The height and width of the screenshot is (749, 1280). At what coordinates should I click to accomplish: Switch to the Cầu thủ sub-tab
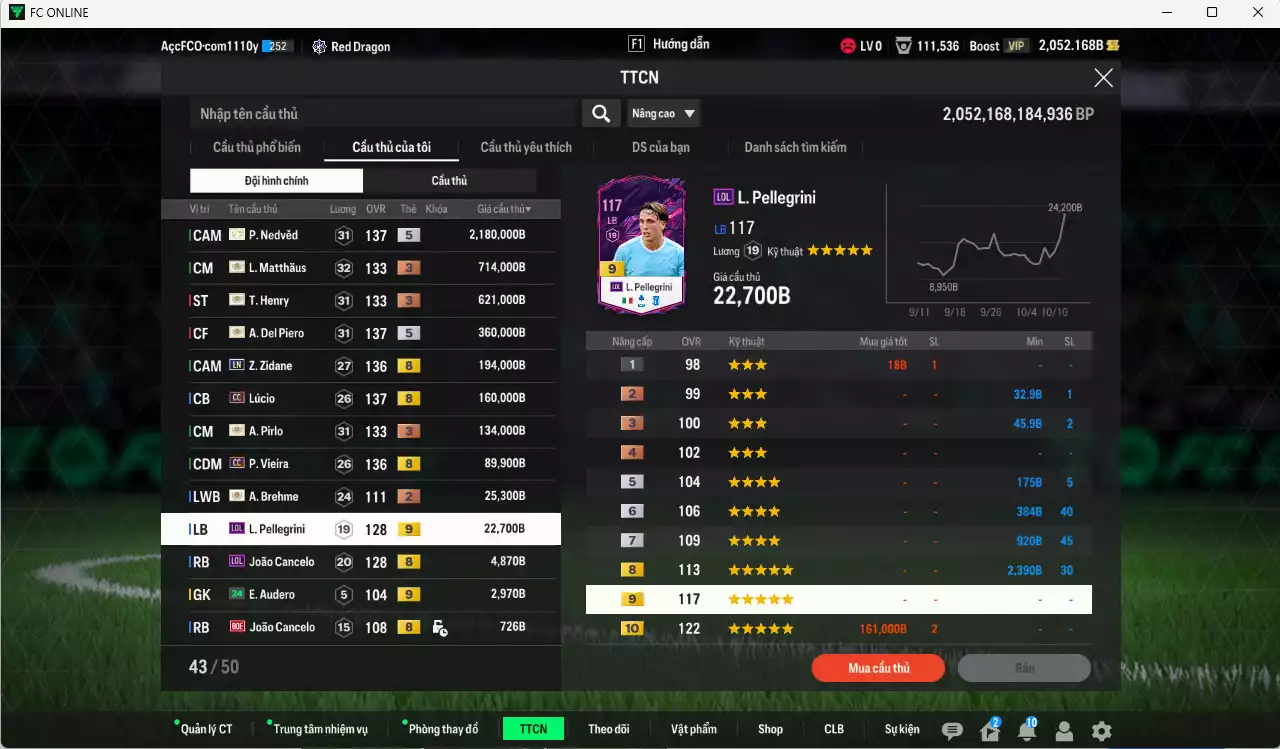pyautogui.click(x=449, y=181)
